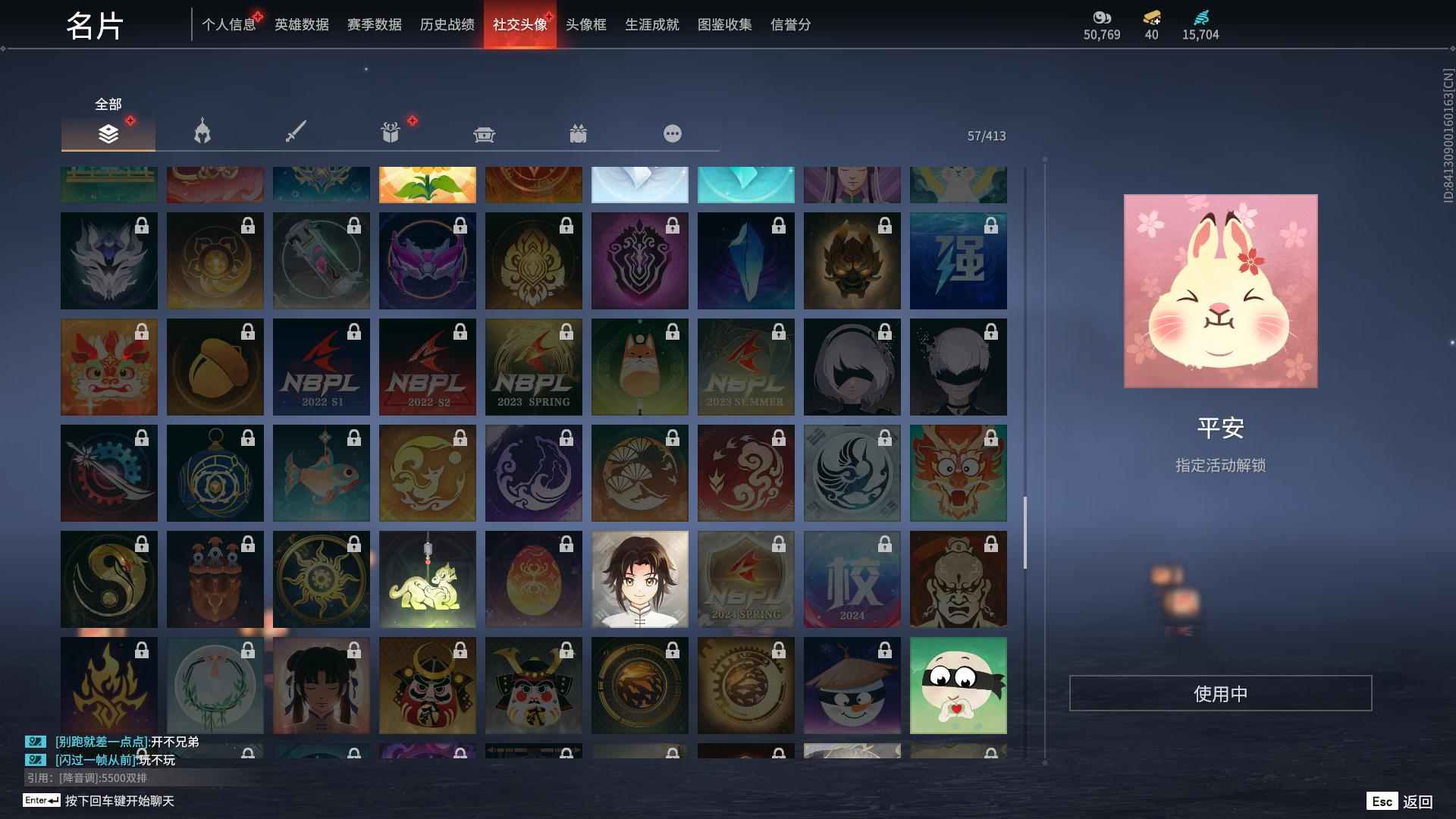
Task: Select the treasure chest category filter icon
Action: pyautogui.click(x=484, y=133)
